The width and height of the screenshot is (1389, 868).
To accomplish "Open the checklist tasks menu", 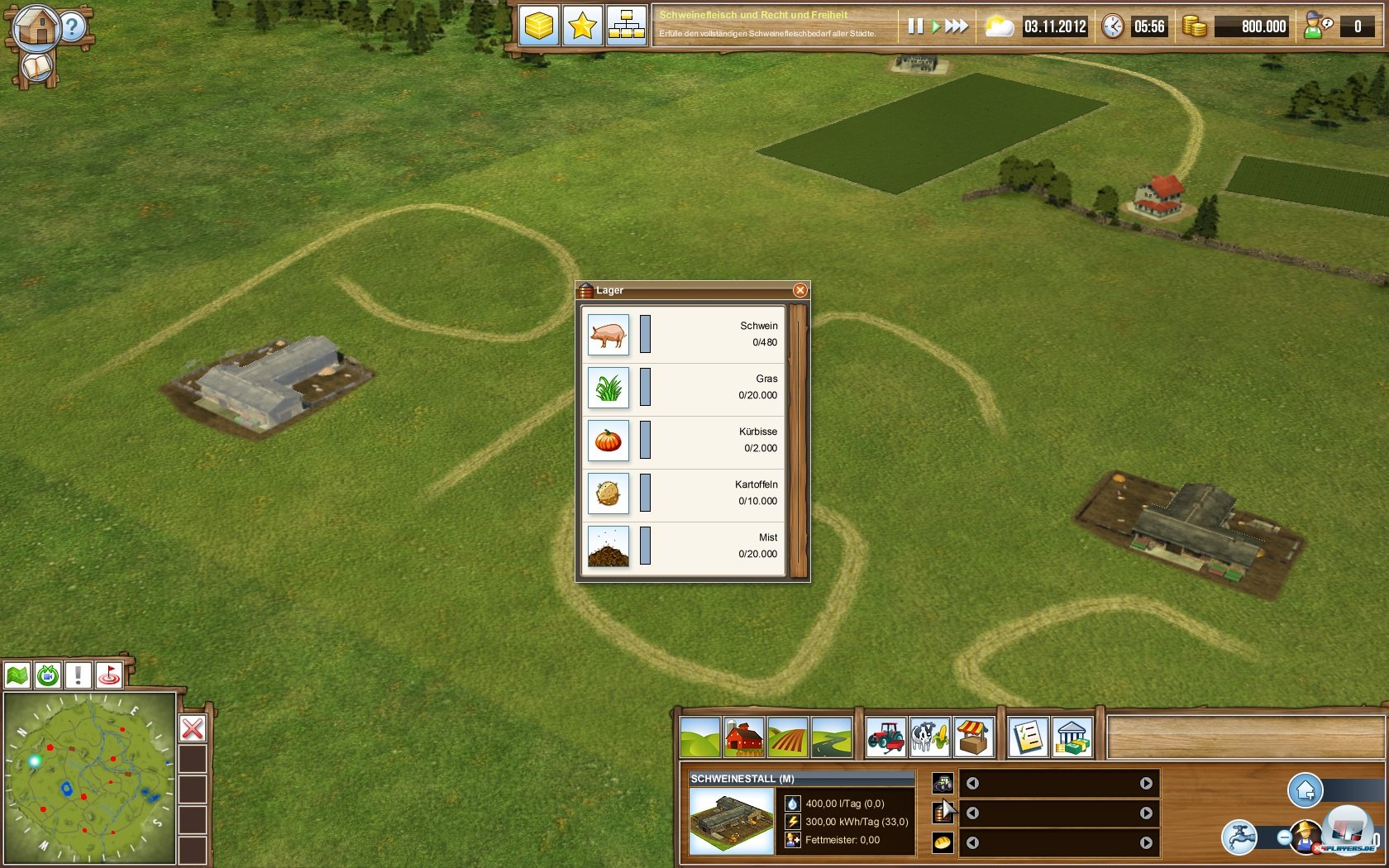I will [1029, 737].
